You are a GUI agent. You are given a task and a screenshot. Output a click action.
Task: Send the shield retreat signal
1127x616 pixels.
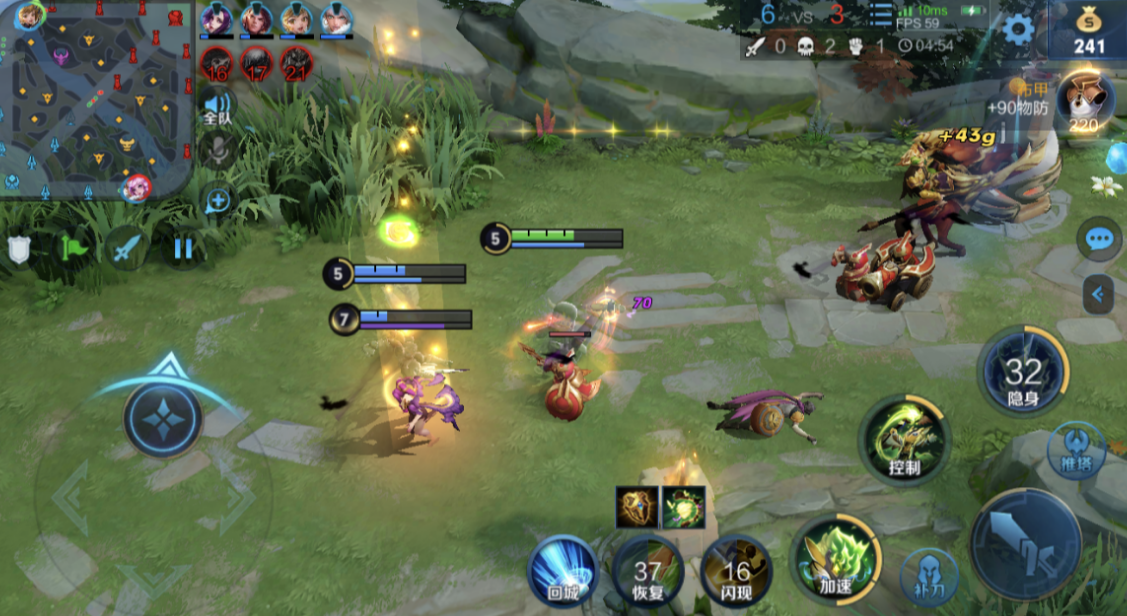pyautogui.click(x=19, y=249)
